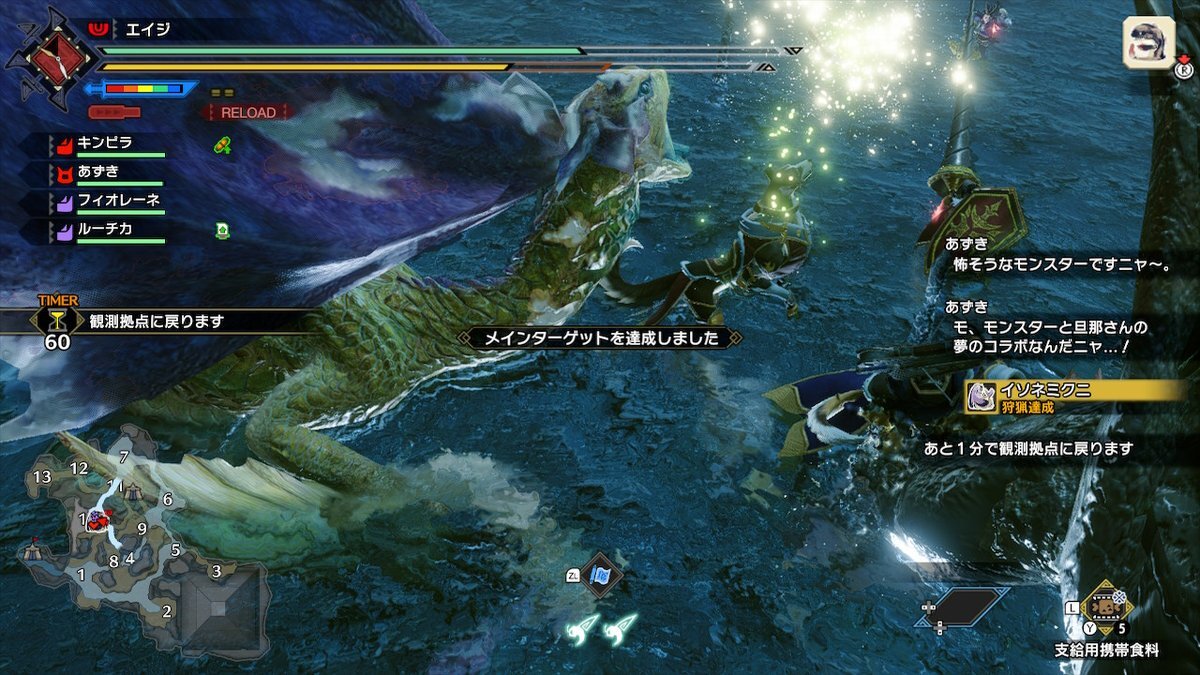Viewport: 1200px width, 675px height.
Task: Click the blue flag signal icon
Action: pos(601,575)
